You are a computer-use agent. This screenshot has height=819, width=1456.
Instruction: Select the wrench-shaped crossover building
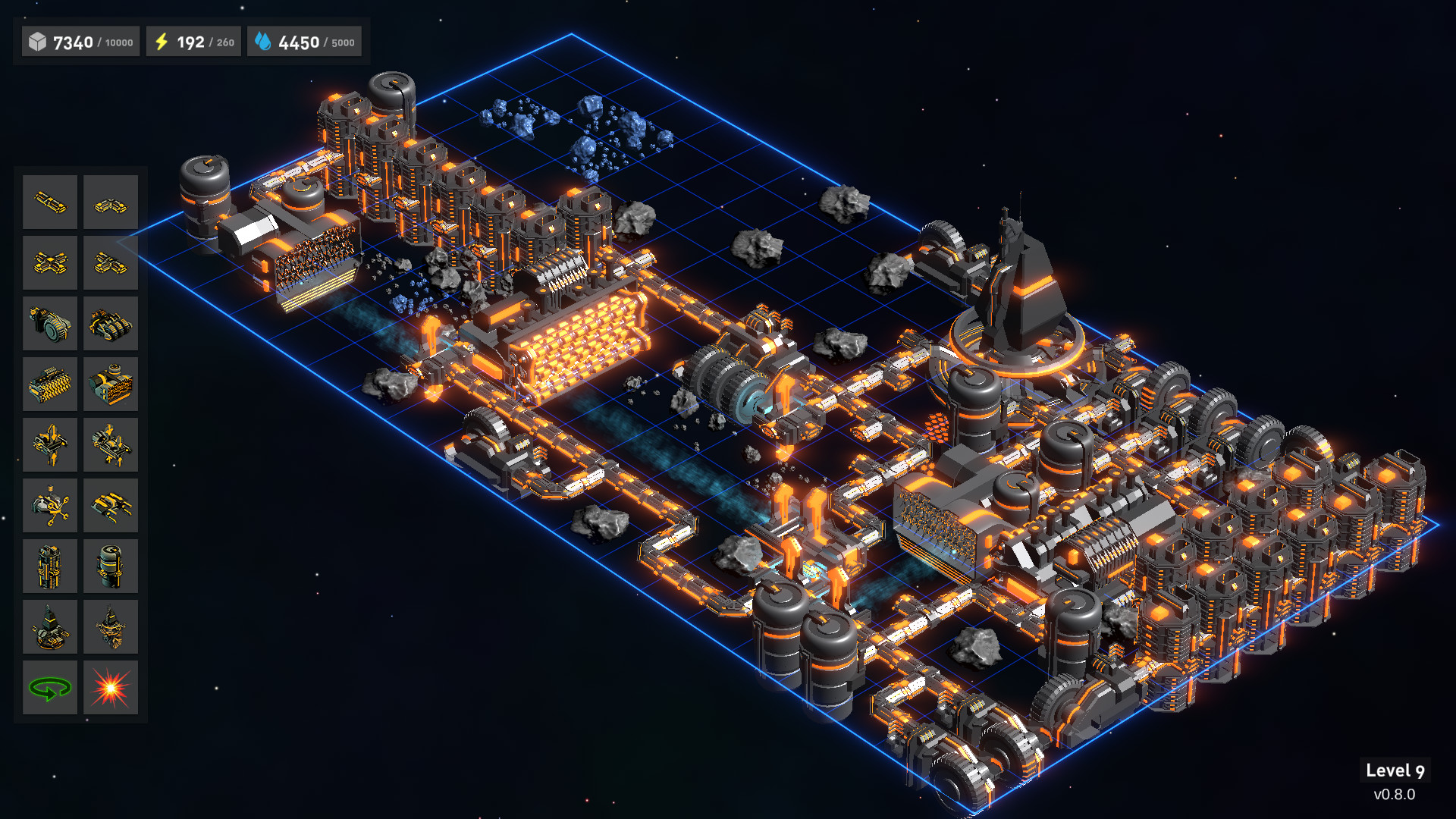pos(49,505)
